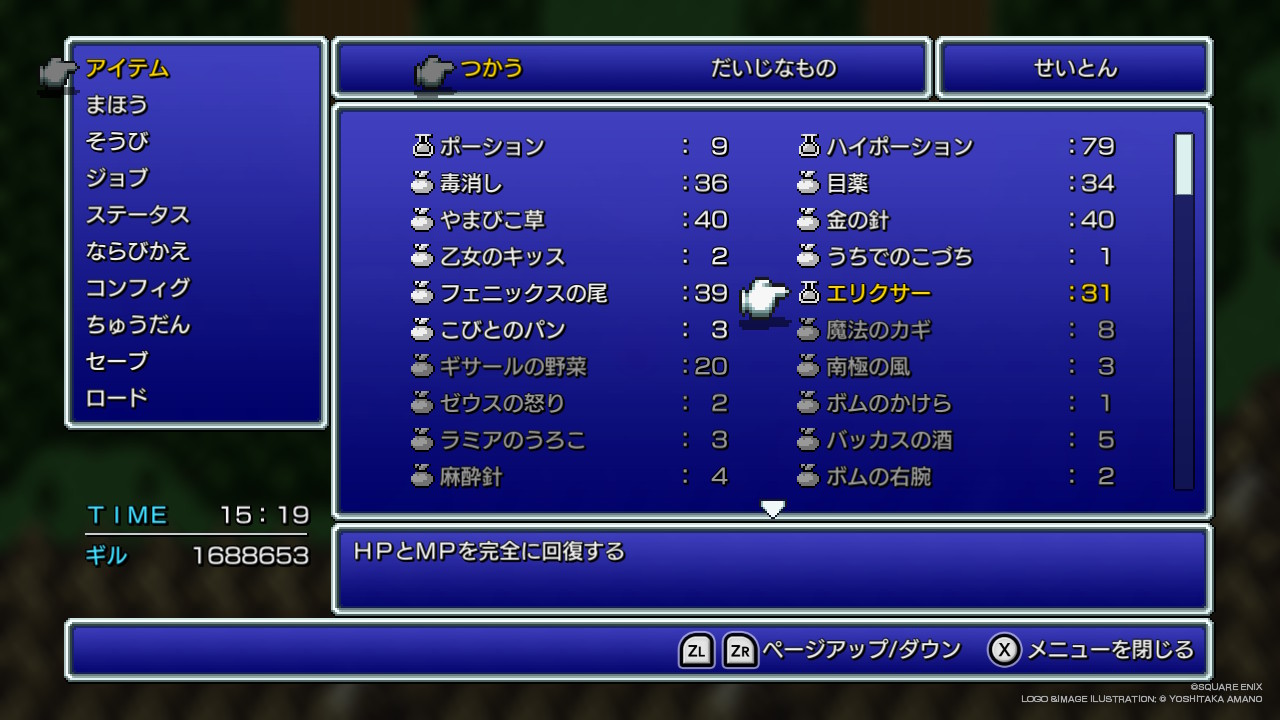This screenshot has width=1280, height=720.
Task: Open the まほう (Magic) menu
Action: coord(117,105)
